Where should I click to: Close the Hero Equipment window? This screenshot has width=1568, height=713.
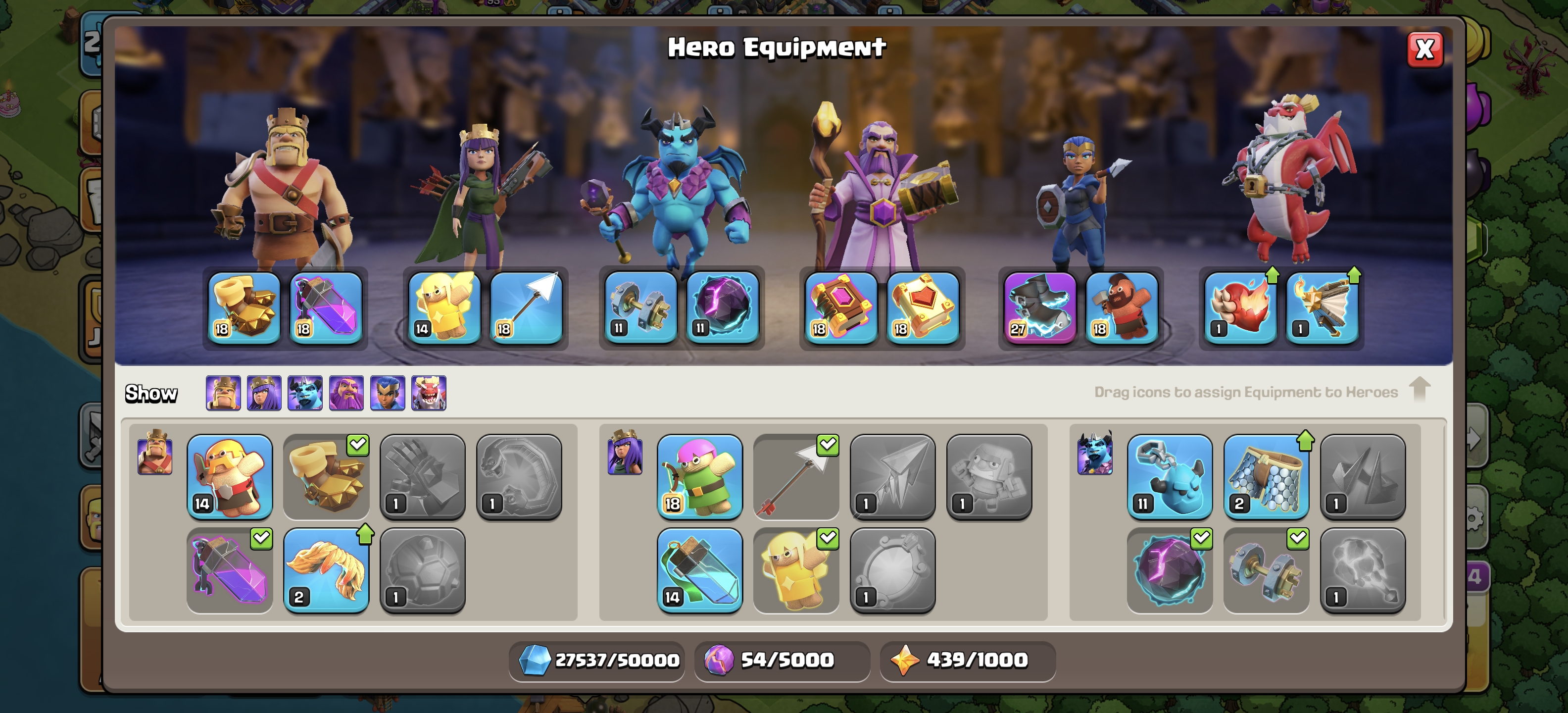click(x=1424, y=50)
